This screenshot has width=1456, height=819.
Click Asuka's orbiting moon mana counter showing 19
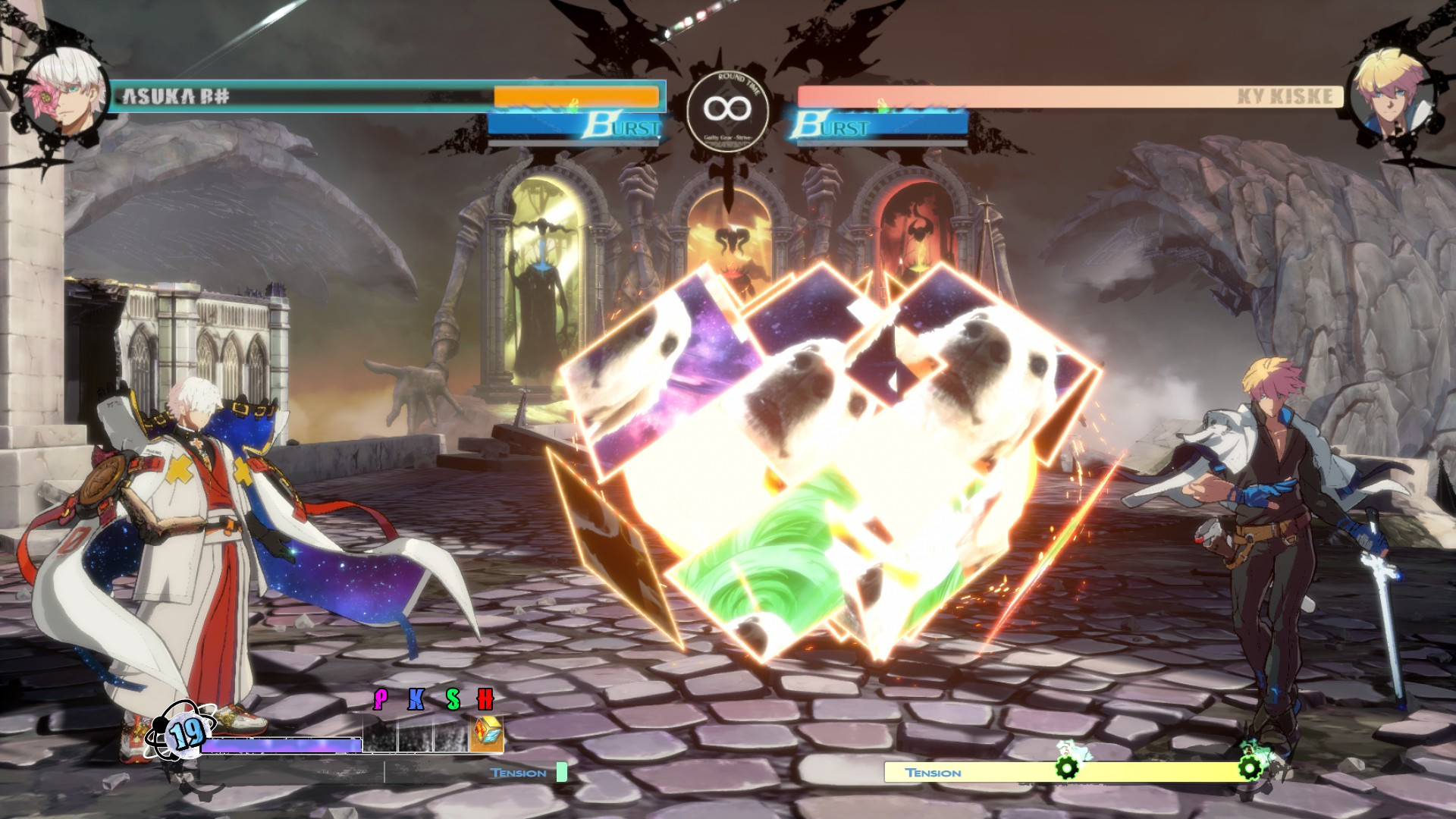[x=184, y=734]
